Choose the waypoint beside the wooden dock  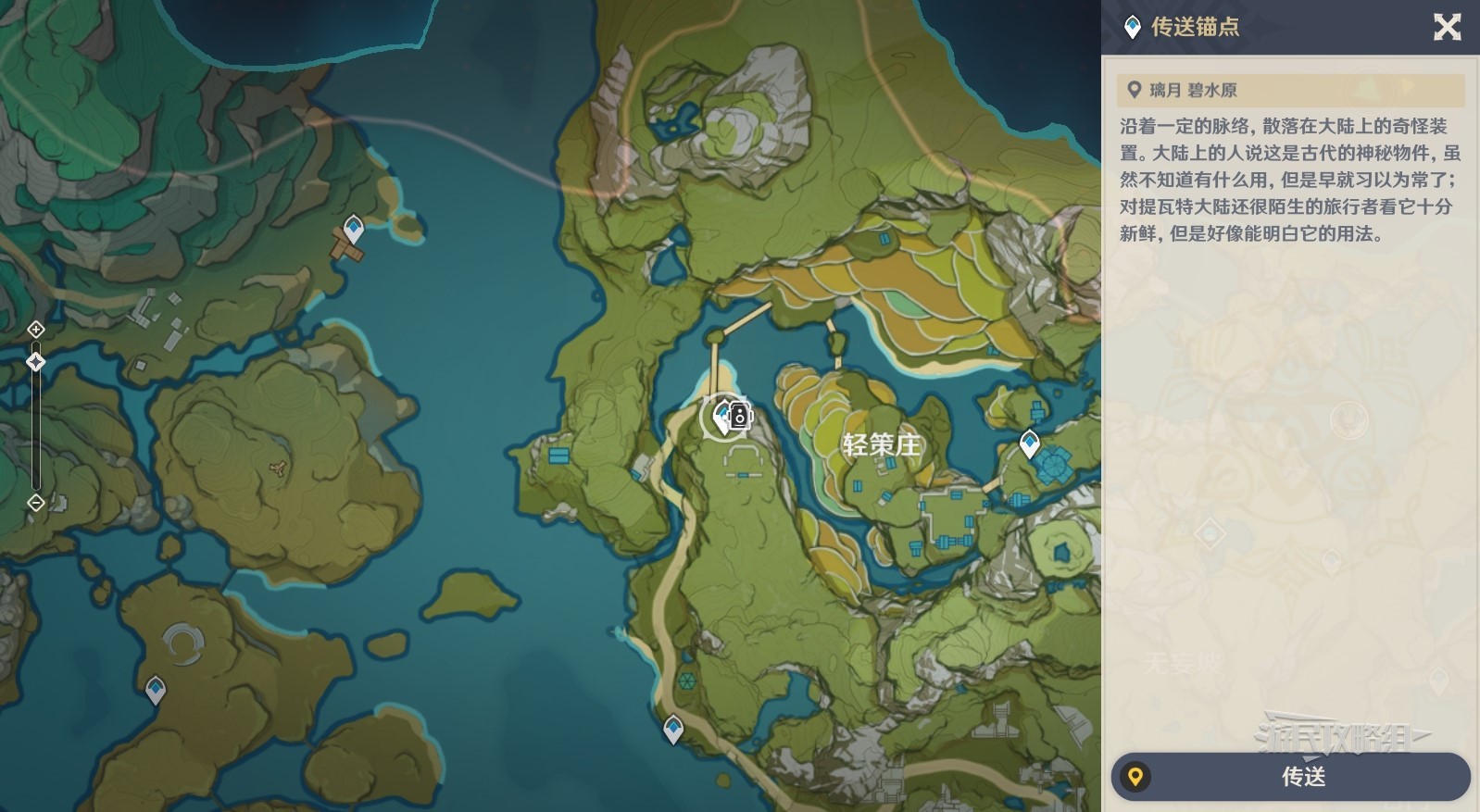coord(353,227)
